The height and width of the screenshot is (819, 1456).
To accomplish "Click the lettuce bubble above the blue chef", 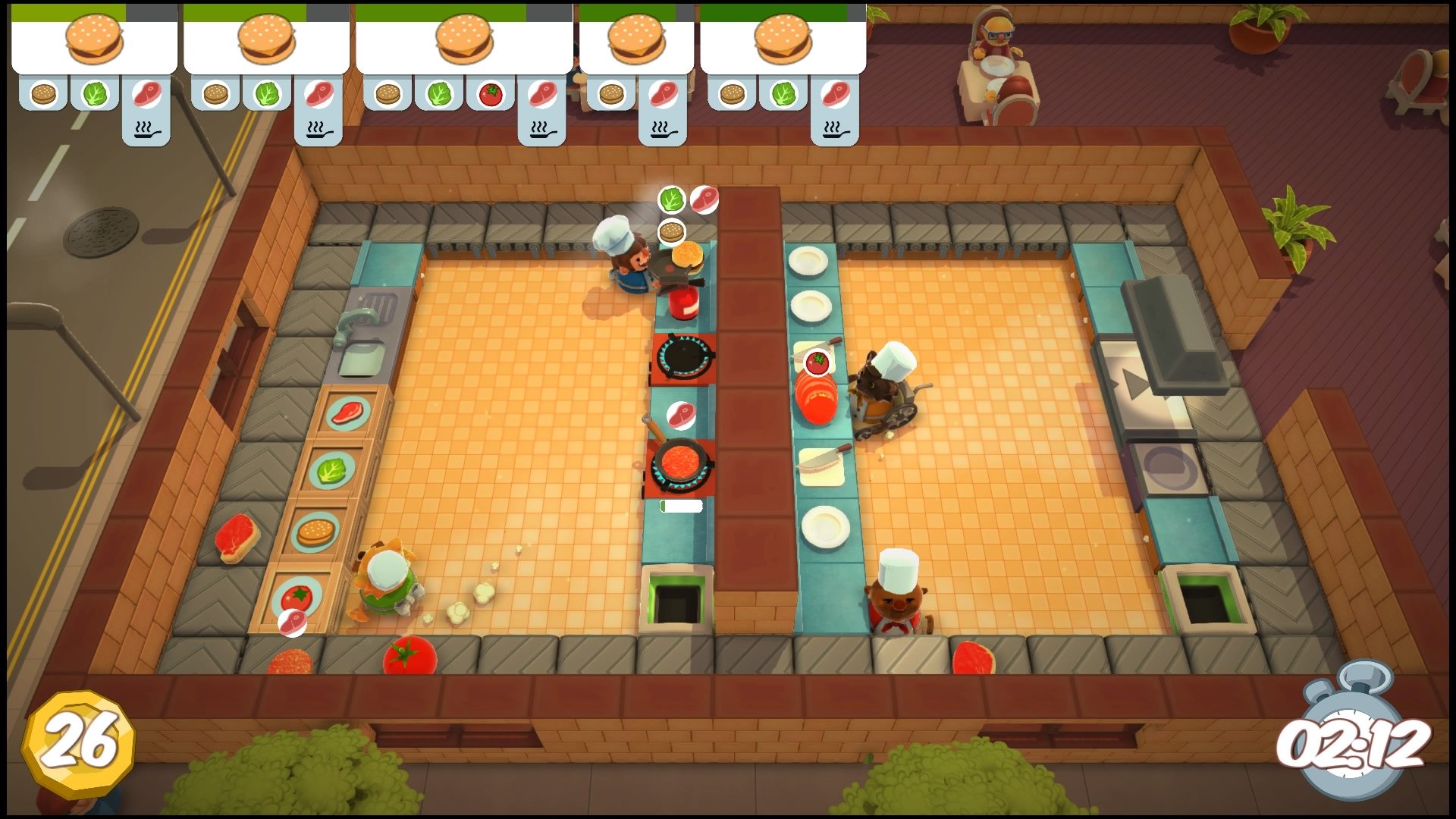I will click(670, 199).
